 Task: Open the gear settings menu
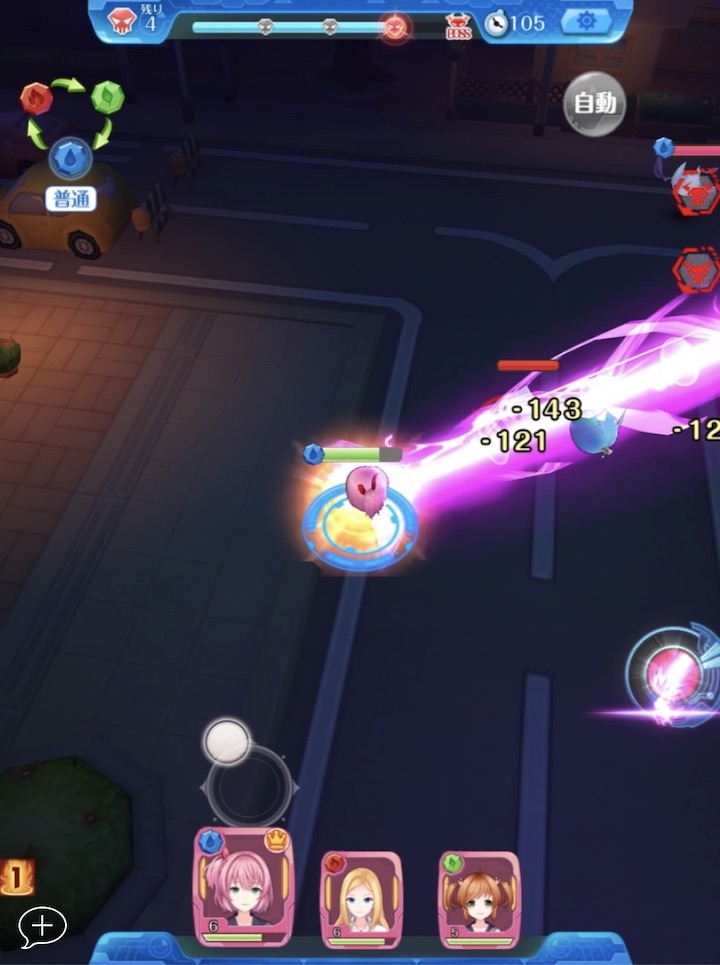coord(586,21)
